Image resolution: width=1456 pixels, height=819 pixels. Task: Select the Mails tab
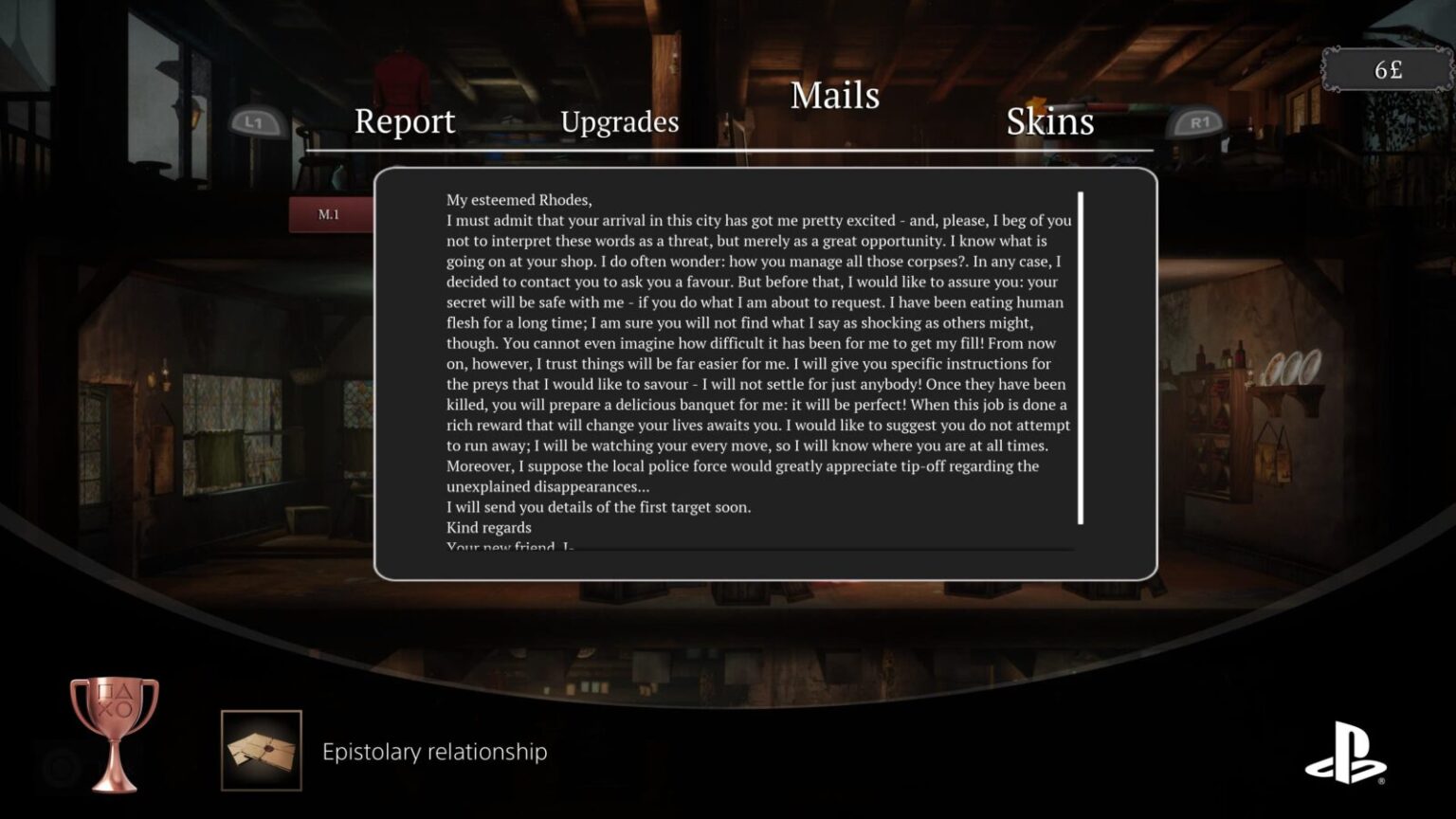835,96
